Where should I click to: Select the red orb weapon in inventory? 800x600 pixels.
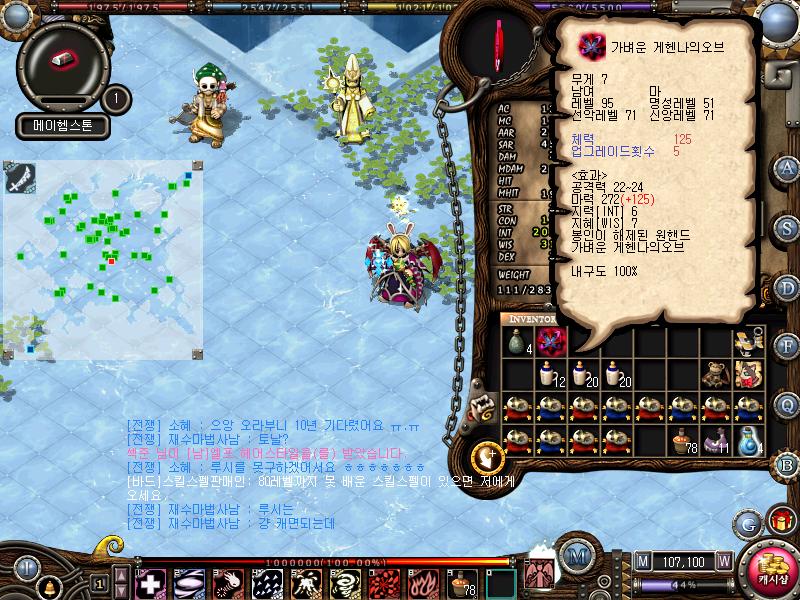[551, 343]
